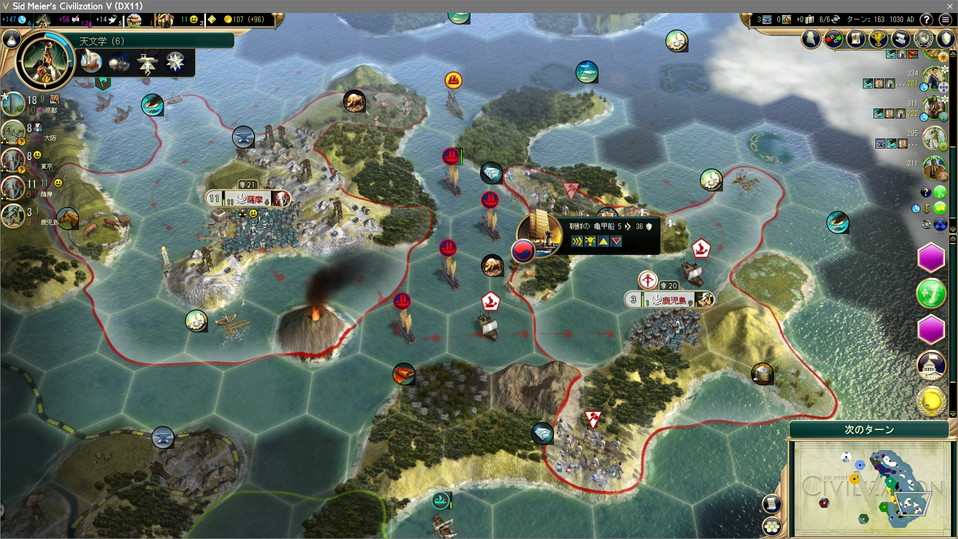Click the yellow gold notification icon
This screenshot has width=958, height=539.
(x=931, y=401)
